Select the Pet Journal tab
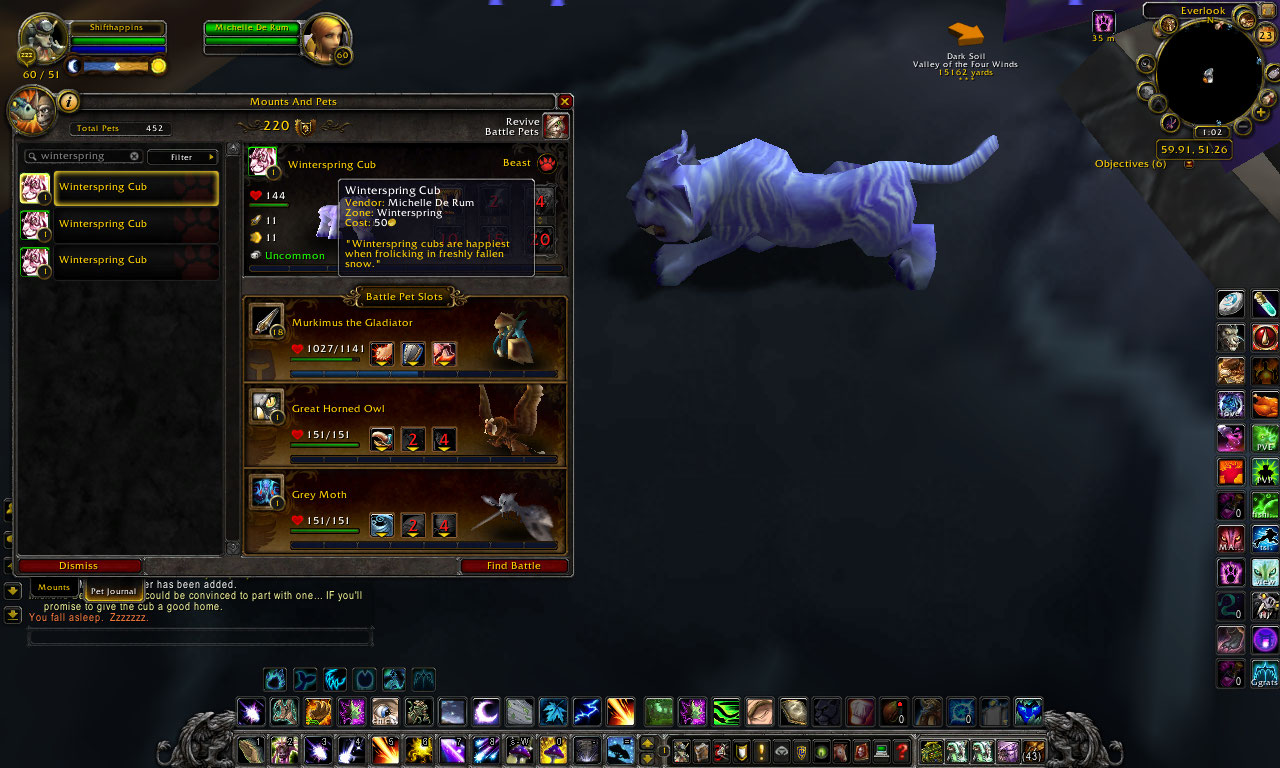The height and width of the screenshot is (768, 1280). [113, 591]
